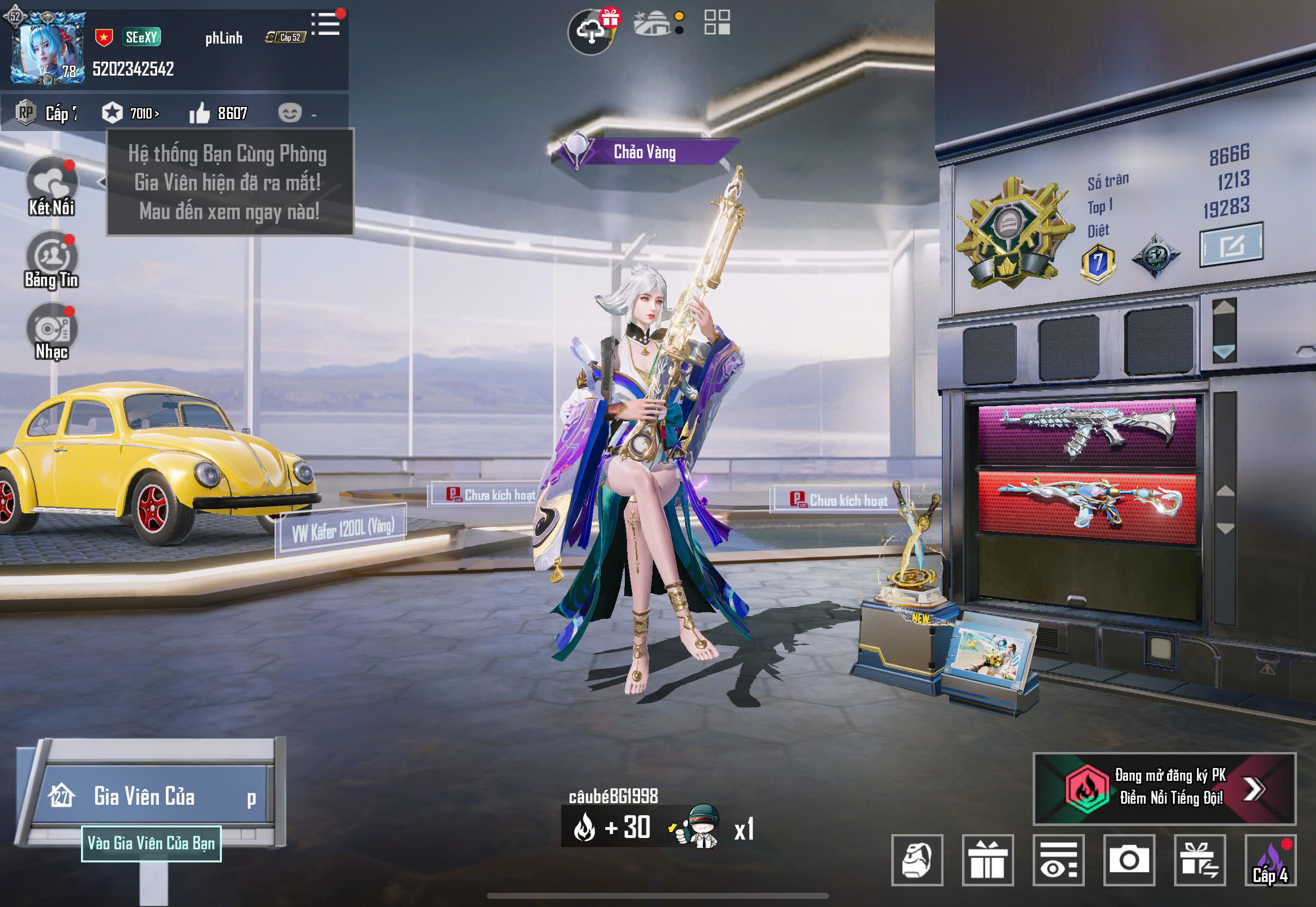Open the PK registration banner arrow
The height and width of the screenshot is (907, 1316).
coord(1253,788)
